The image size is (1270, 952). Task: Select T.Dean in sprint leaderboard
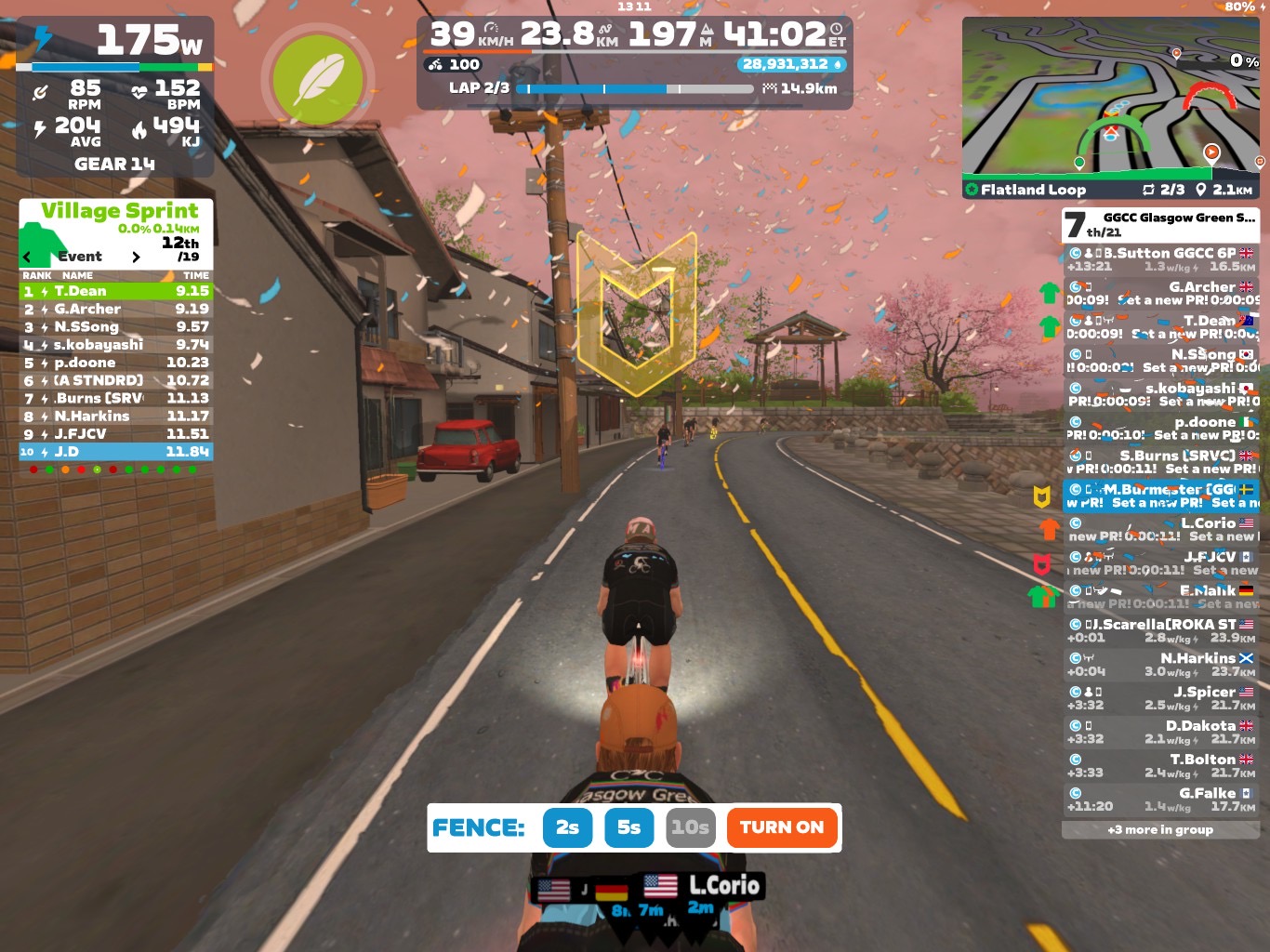pos(116,291)
